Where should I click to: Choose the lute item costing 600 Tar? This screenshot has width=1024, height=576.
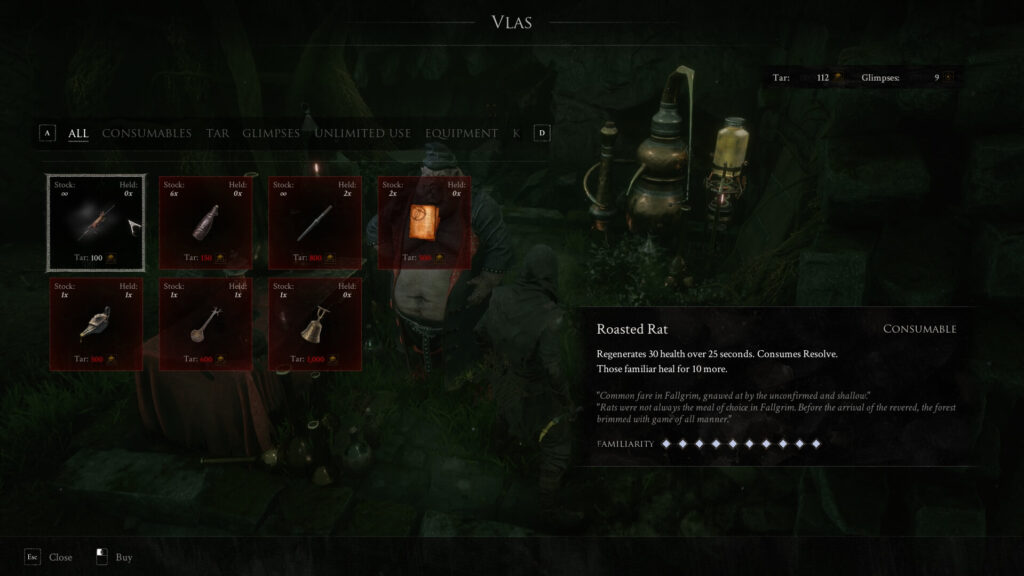(x=205, y=324)
